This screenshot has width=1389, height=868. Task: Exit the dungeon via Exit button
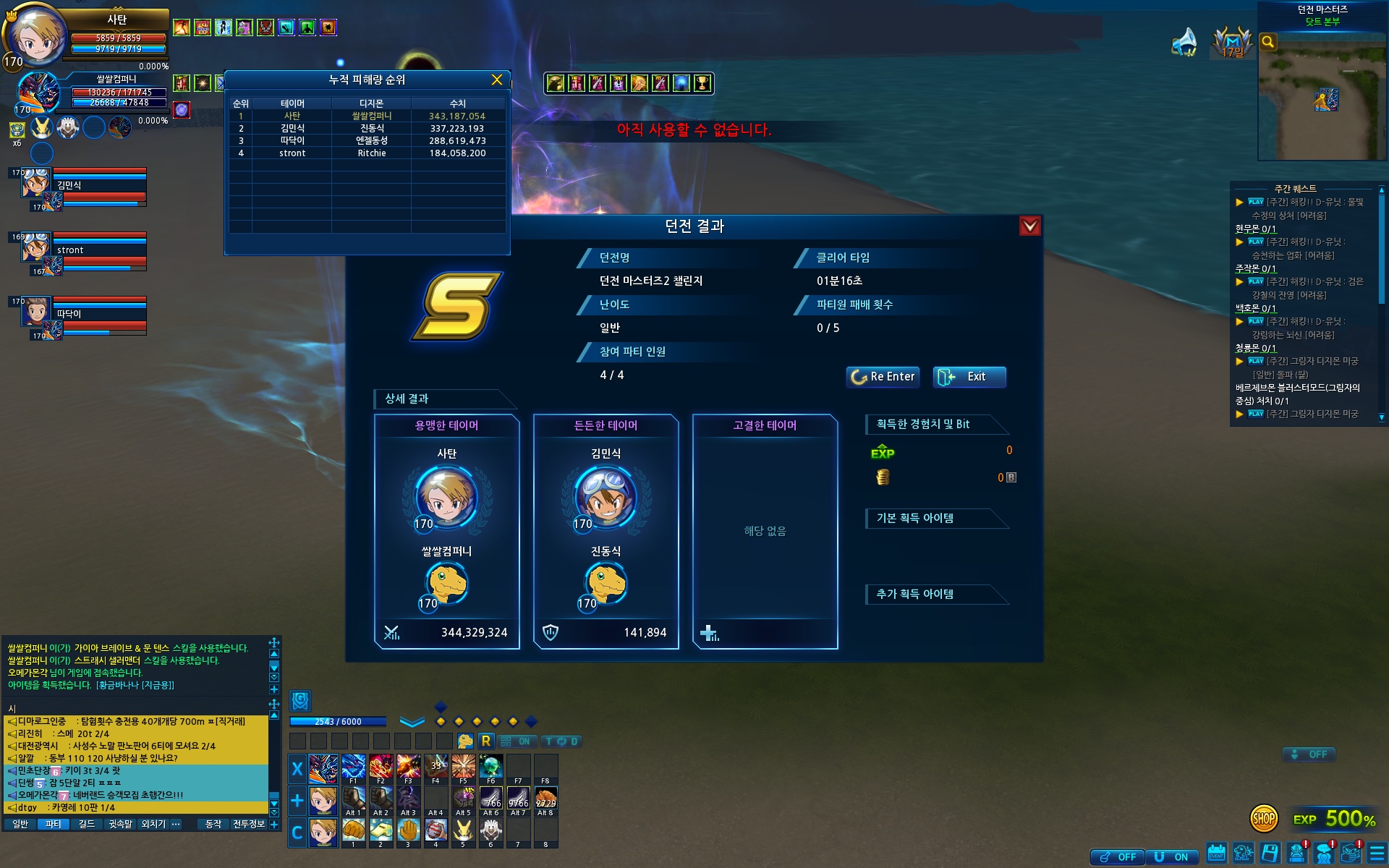point(969,377)
